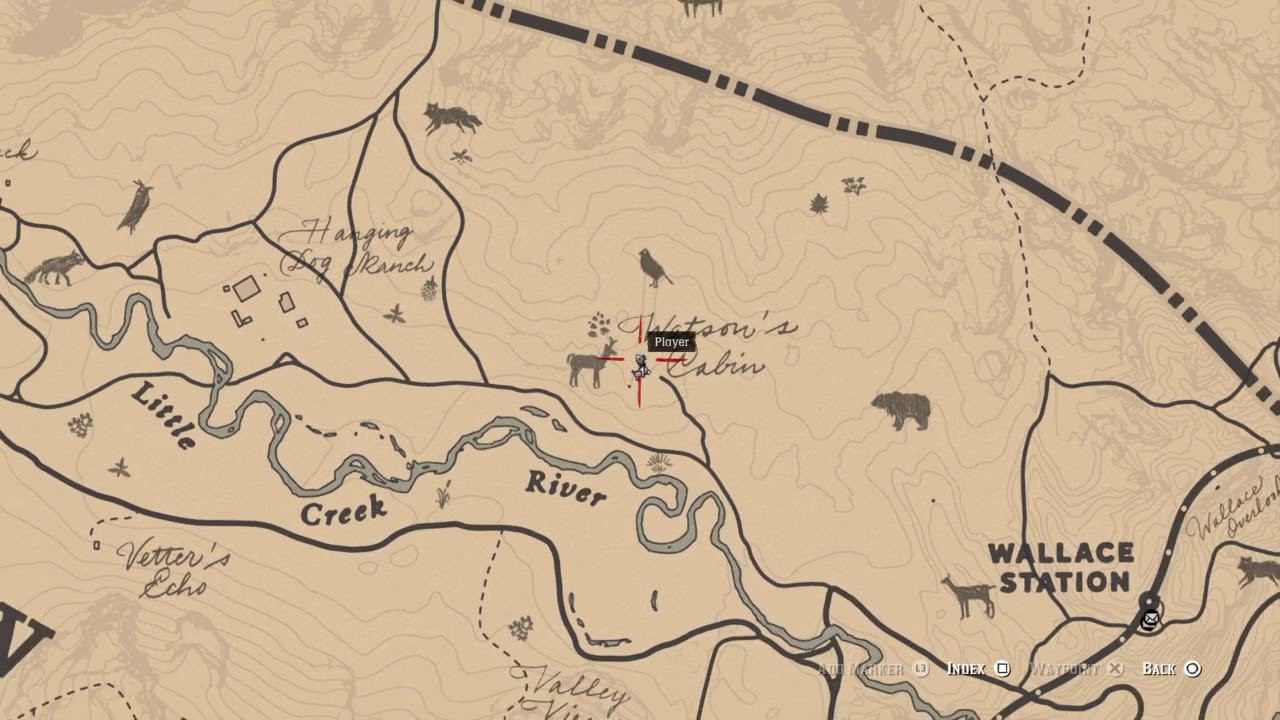Select the coyote icon on the left edge

click(x=55, y=268)
